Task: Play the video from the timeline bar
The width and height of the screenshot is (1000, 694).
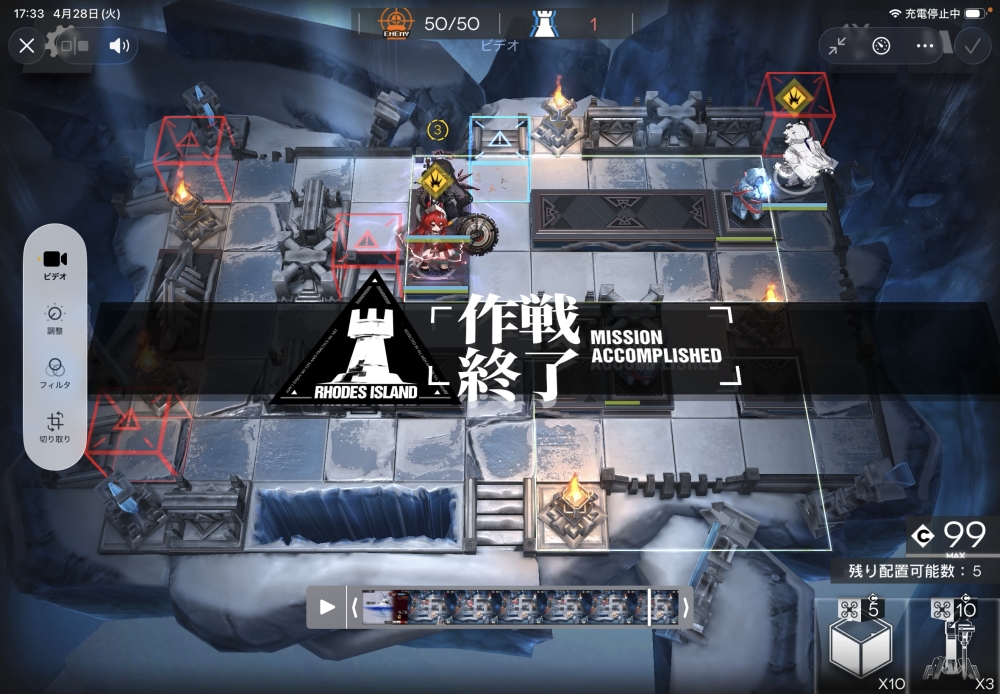Action: click(x=327, y=607)
